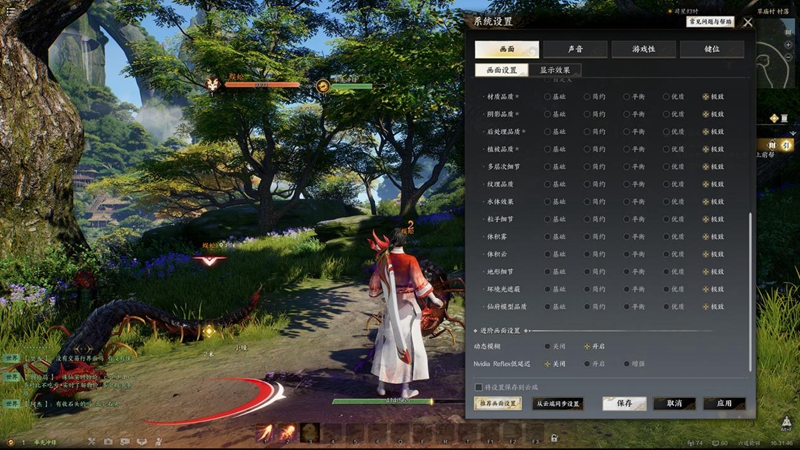Set 植被品质 to 优质
Viewport: 800px width, 450px height.
click(666, 149)
